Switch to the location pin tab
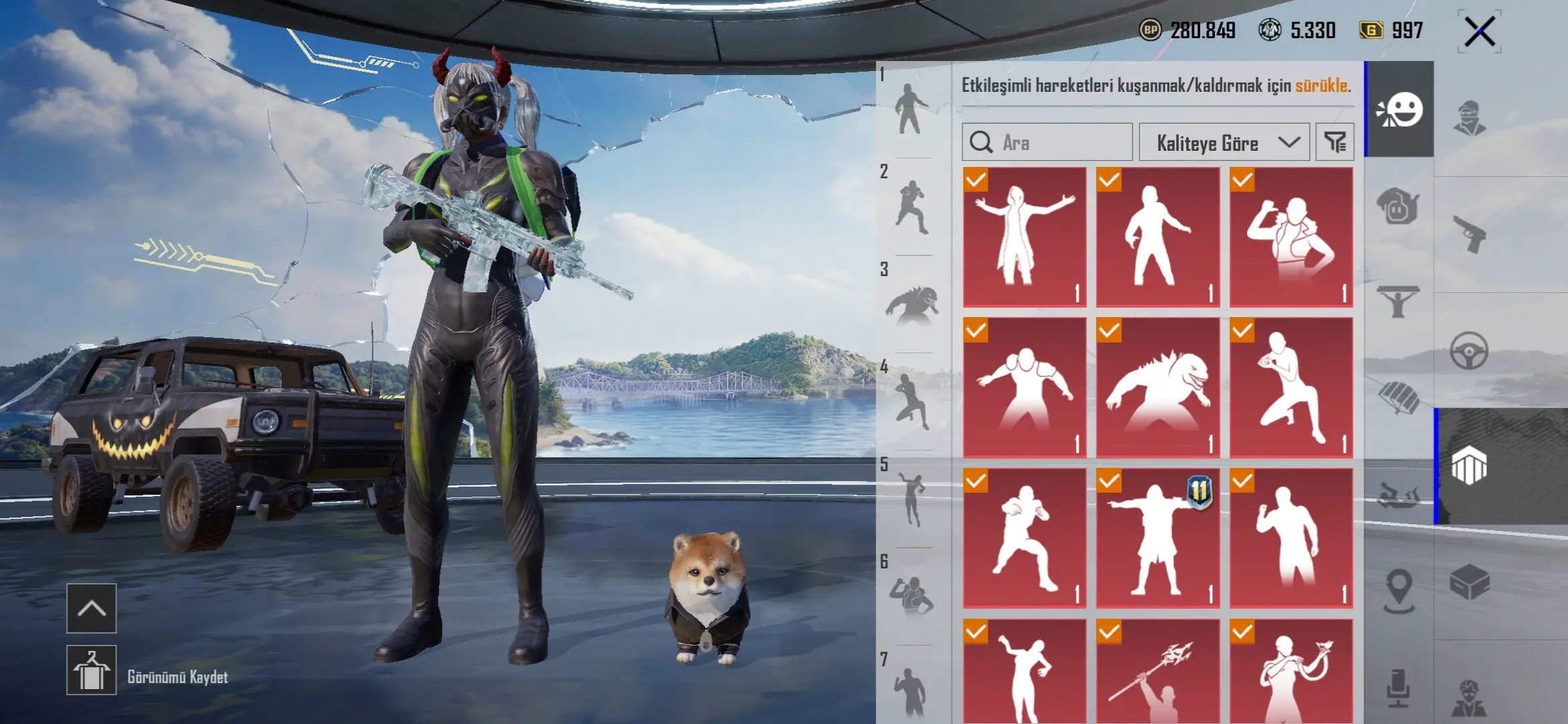The width and height of the screenshot is (1568, 724). tap(1399, 590)
